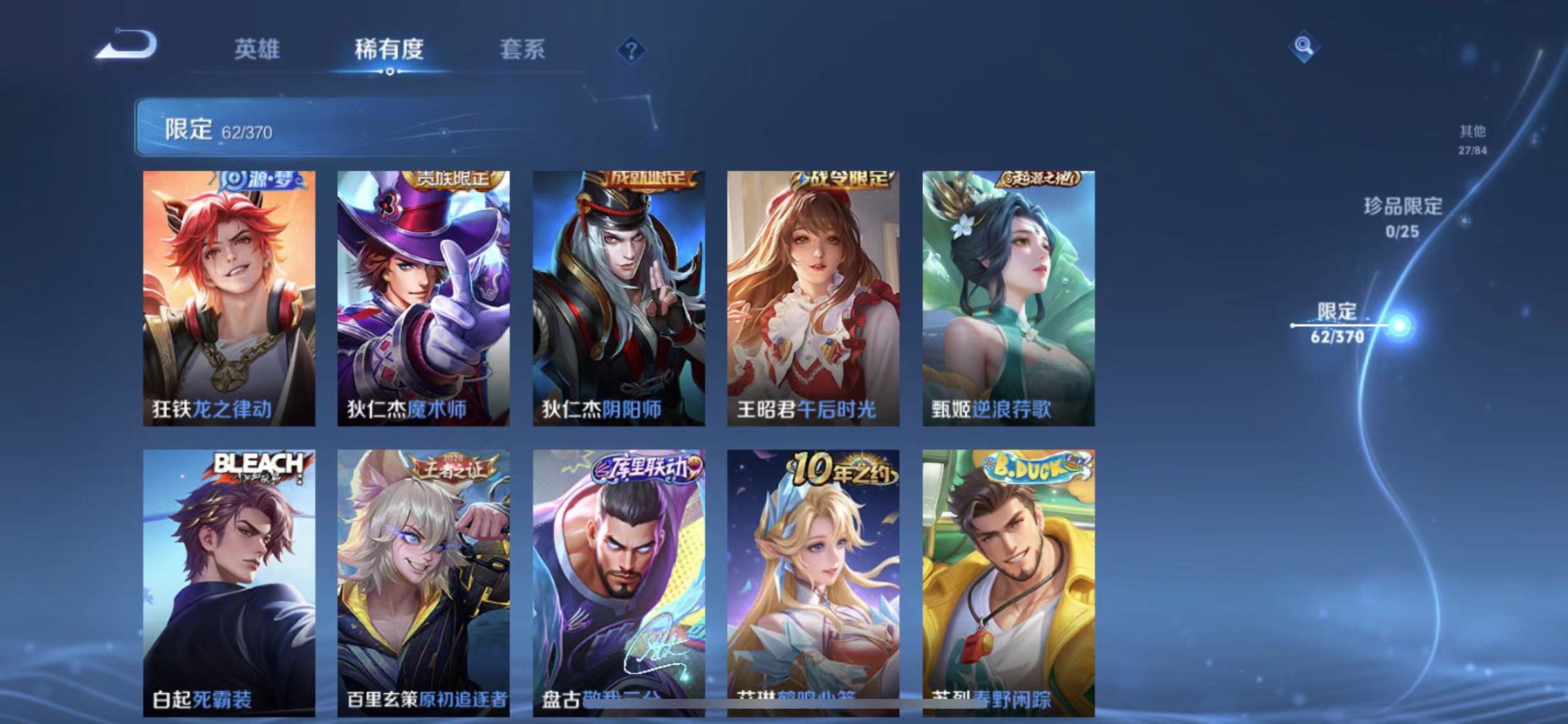Open search using the magnifier icon
This screenshot has height=724, width=1568.
(1303, 46)
